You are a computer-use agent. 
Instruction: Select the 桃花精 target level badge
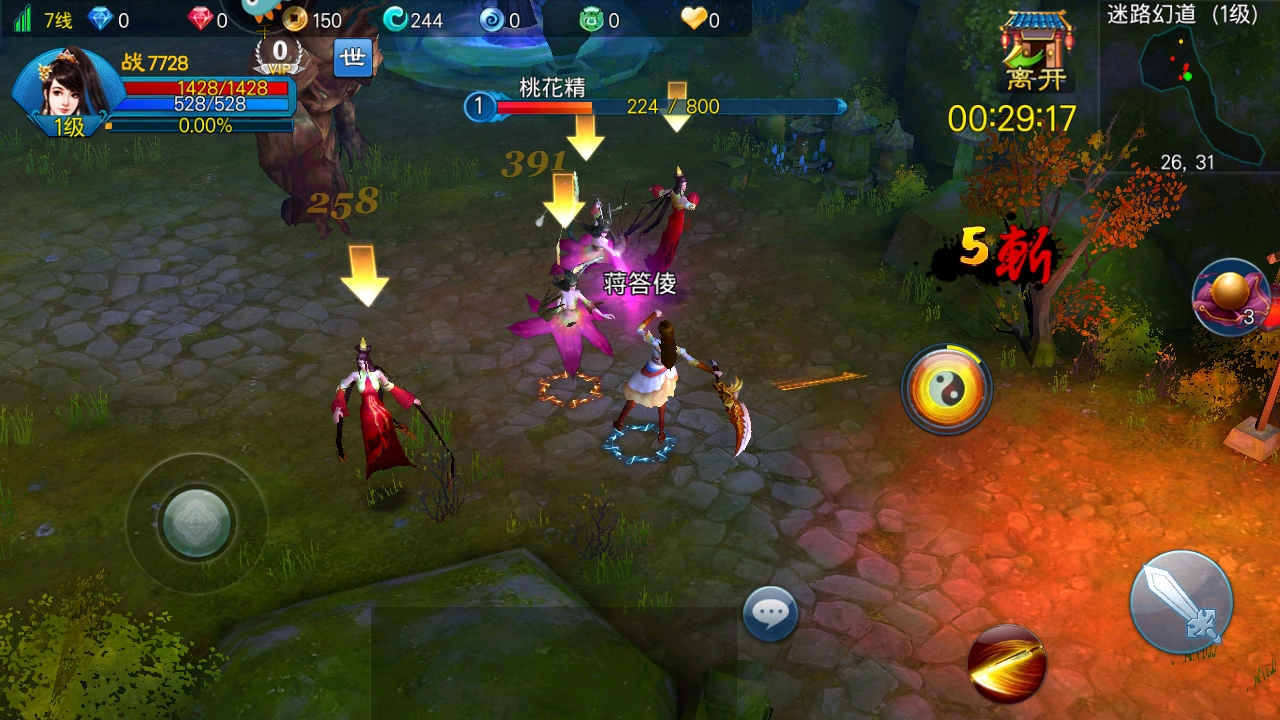point(479,106)
